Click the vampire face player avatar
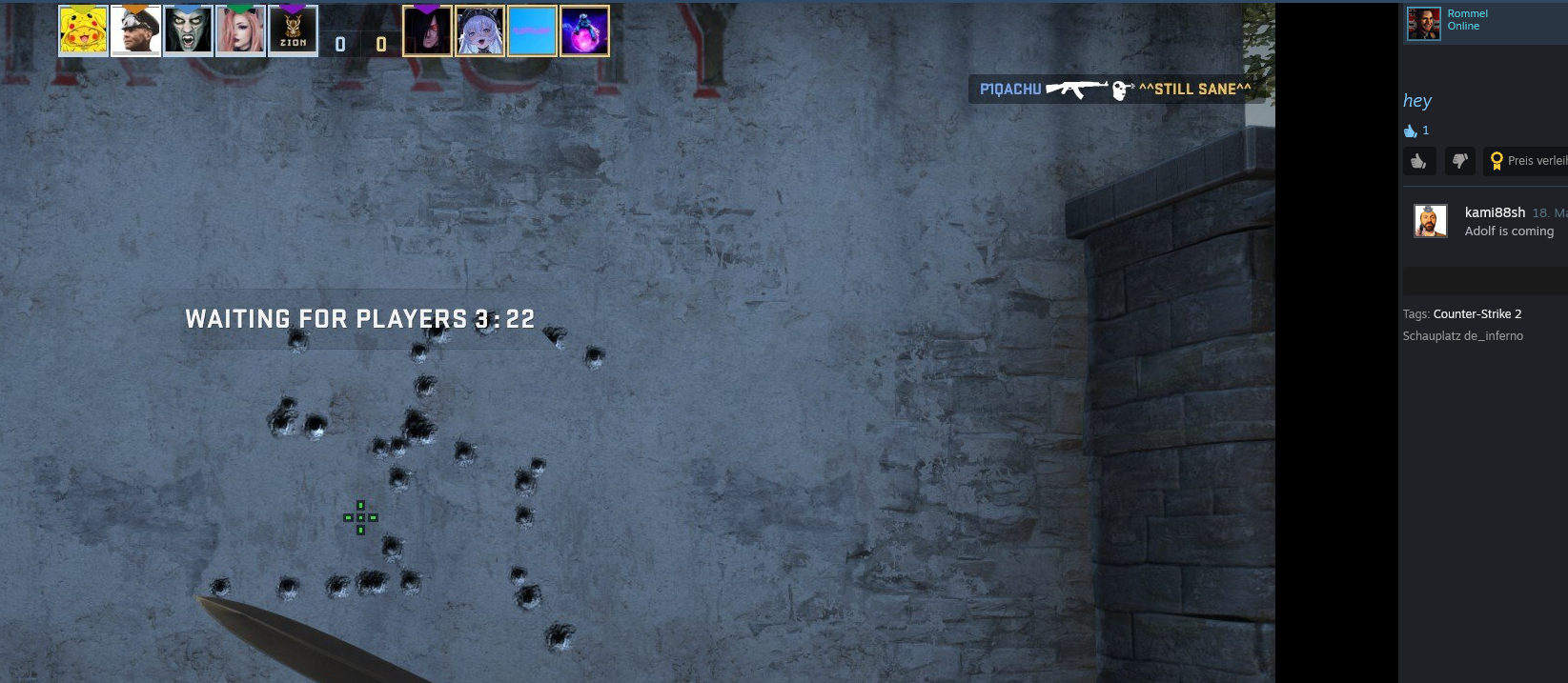The width and height of the screenshot is (1568, 683). 188,30
